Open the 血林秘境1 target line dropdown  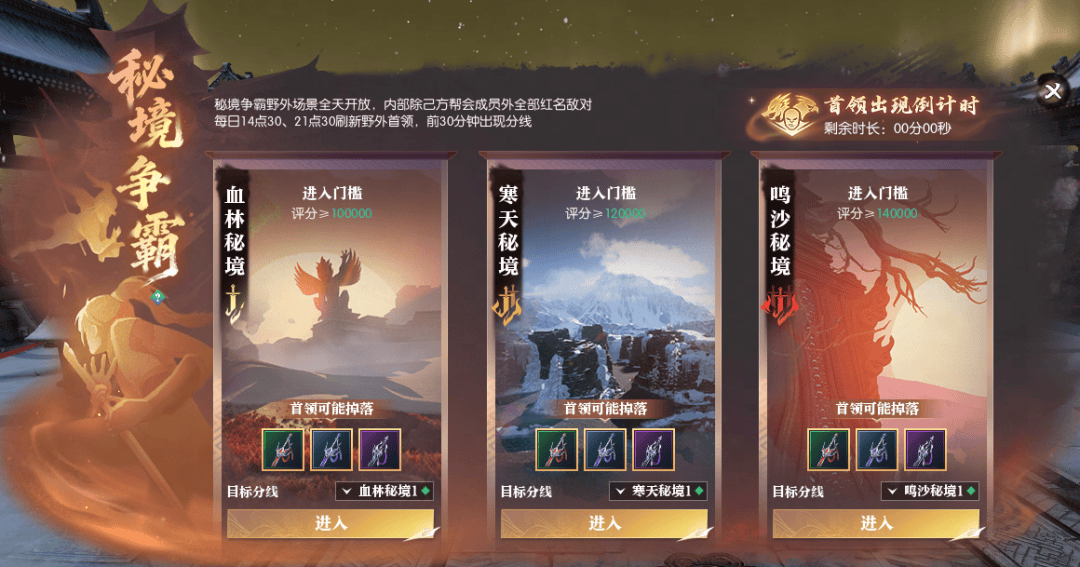(x=385, y=491)
